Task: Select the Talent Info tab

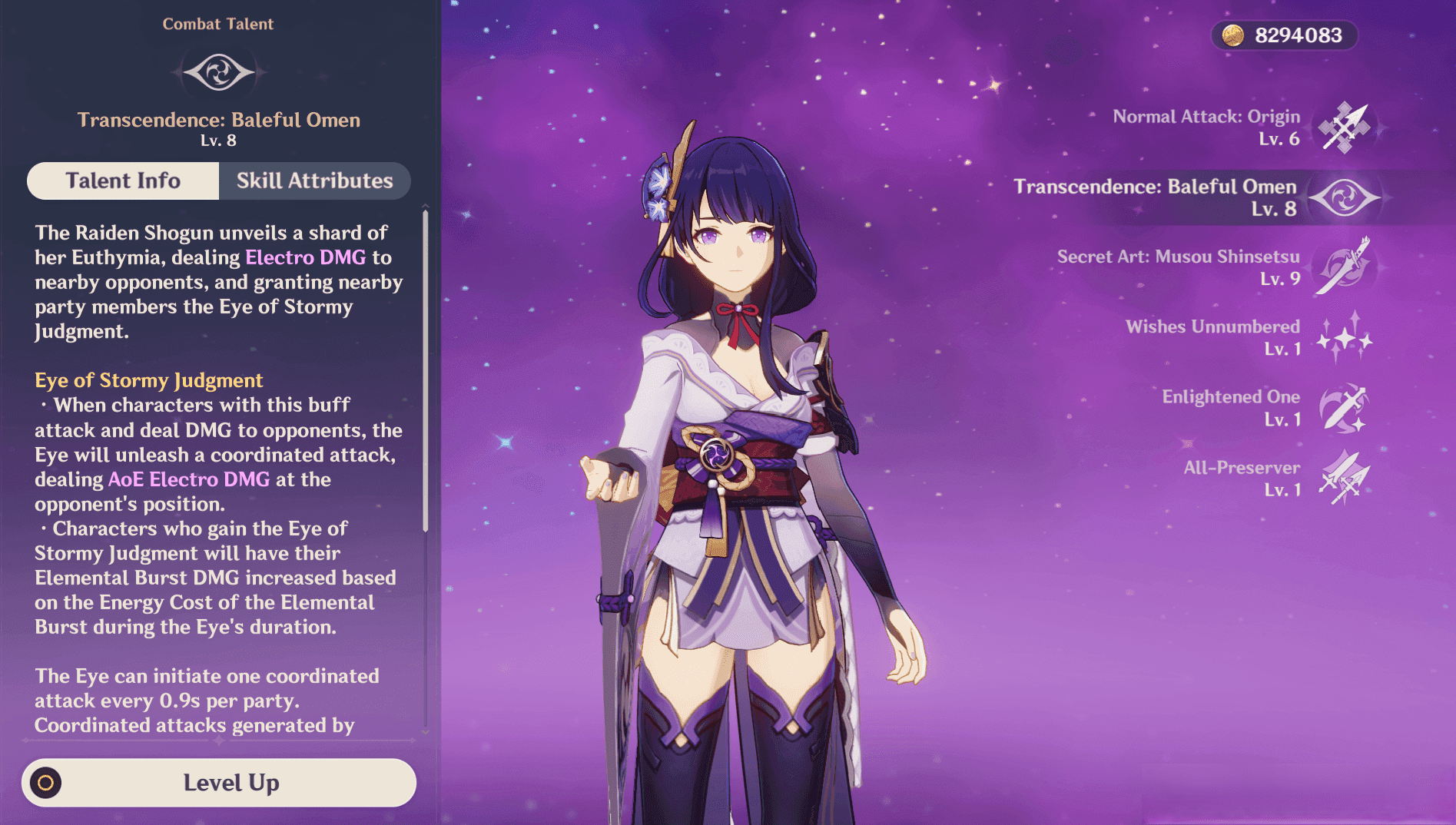Action: click(123, 181)
